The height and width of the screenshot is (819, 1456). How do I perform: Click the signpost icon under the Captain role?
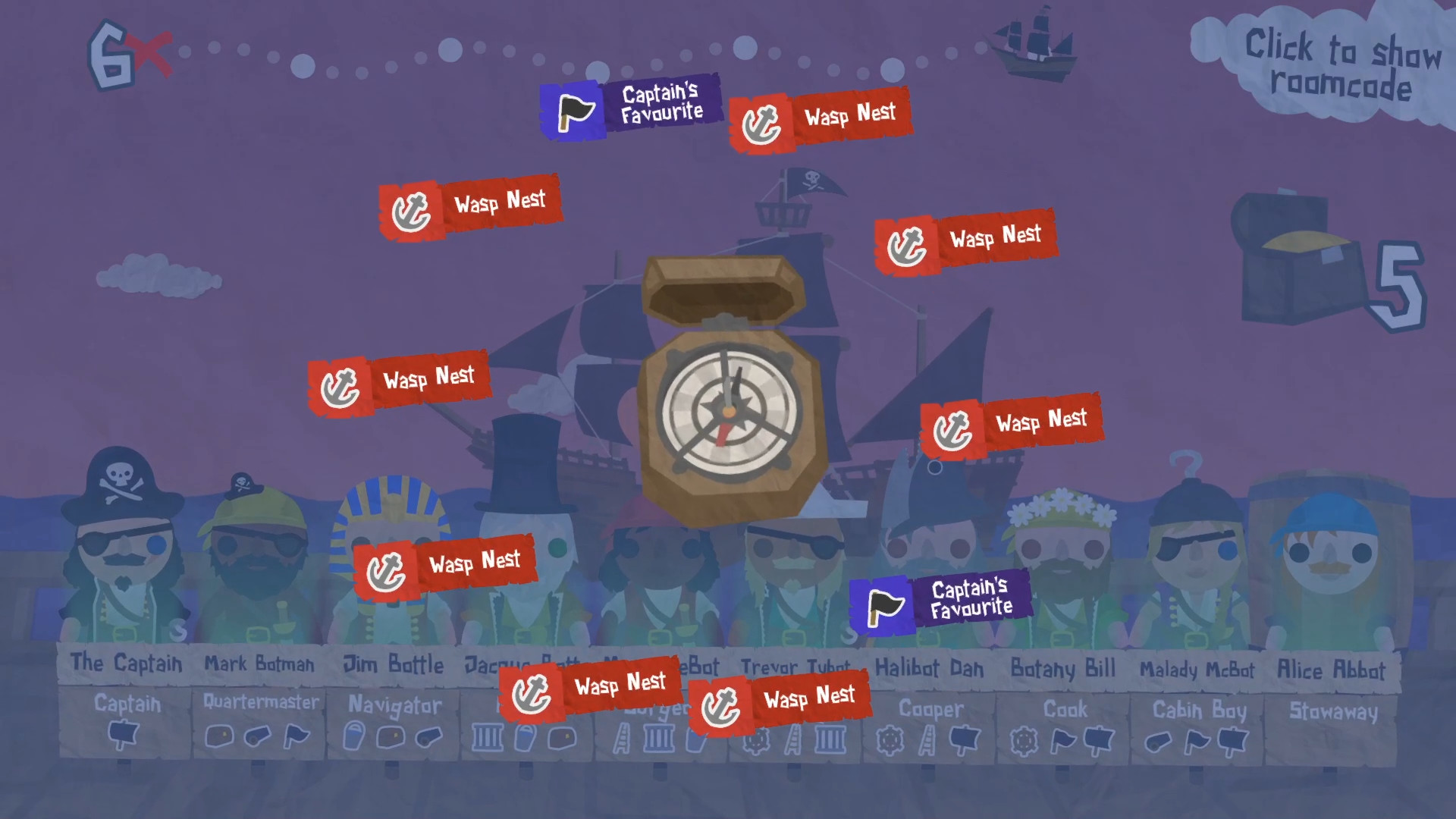124,733
